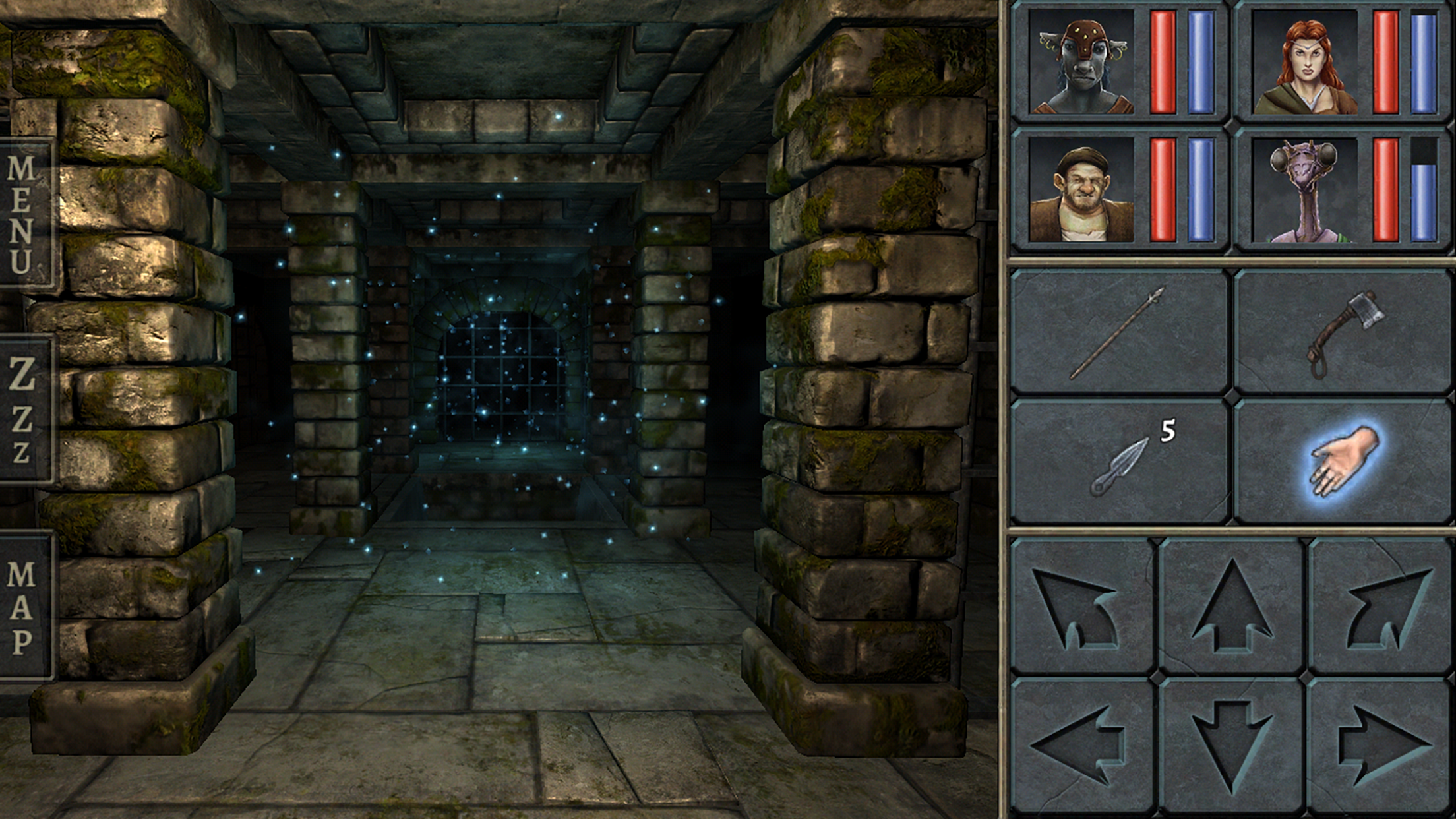Attack with the hand axe slot
This screenshot has width=1456, height=819.
1343,332
